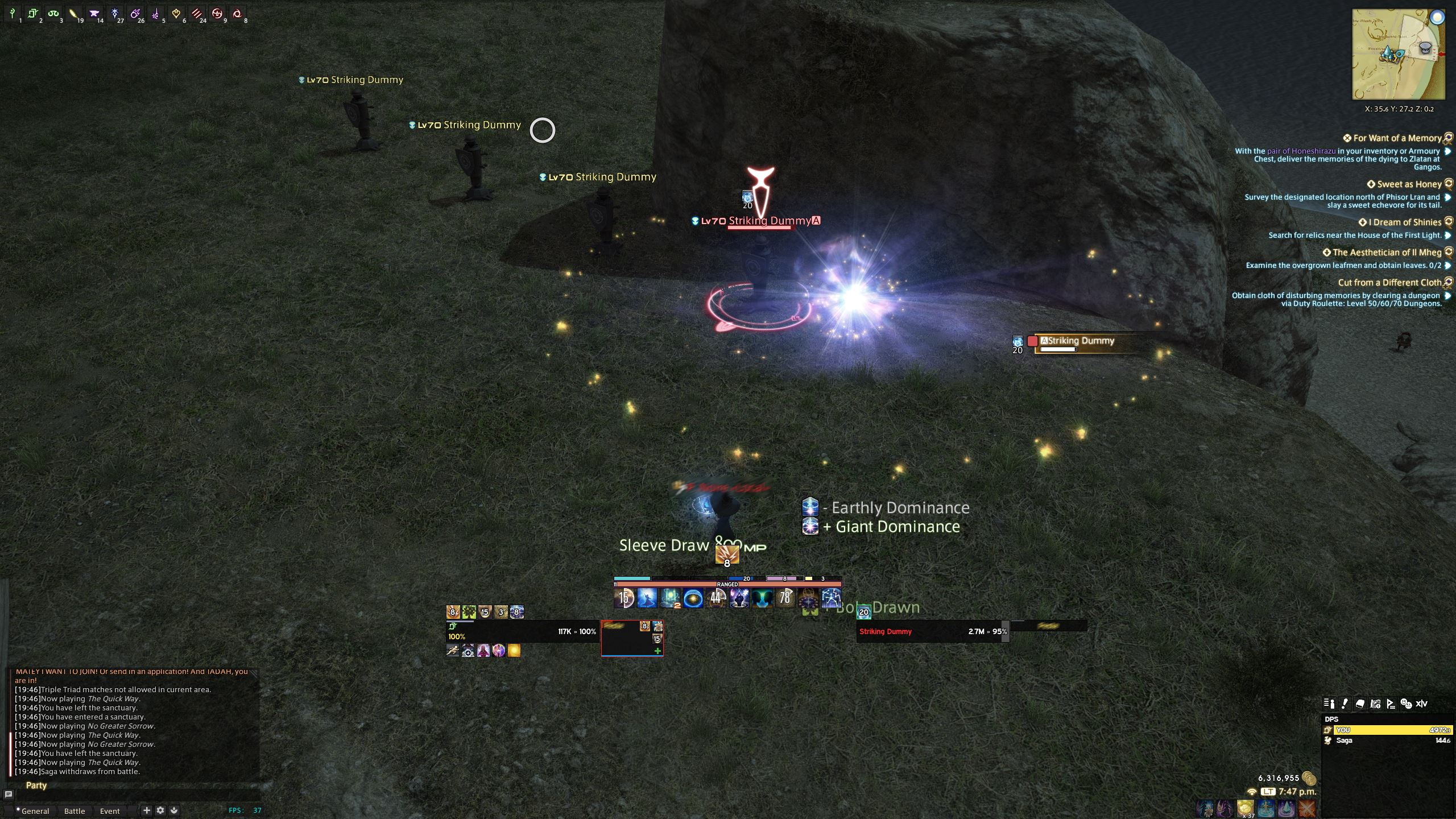Image resolution: width=1456 pixels, height=819 pixels.
Task: Open the Travel map menu icon
Action: click(x=1375, y=704)
